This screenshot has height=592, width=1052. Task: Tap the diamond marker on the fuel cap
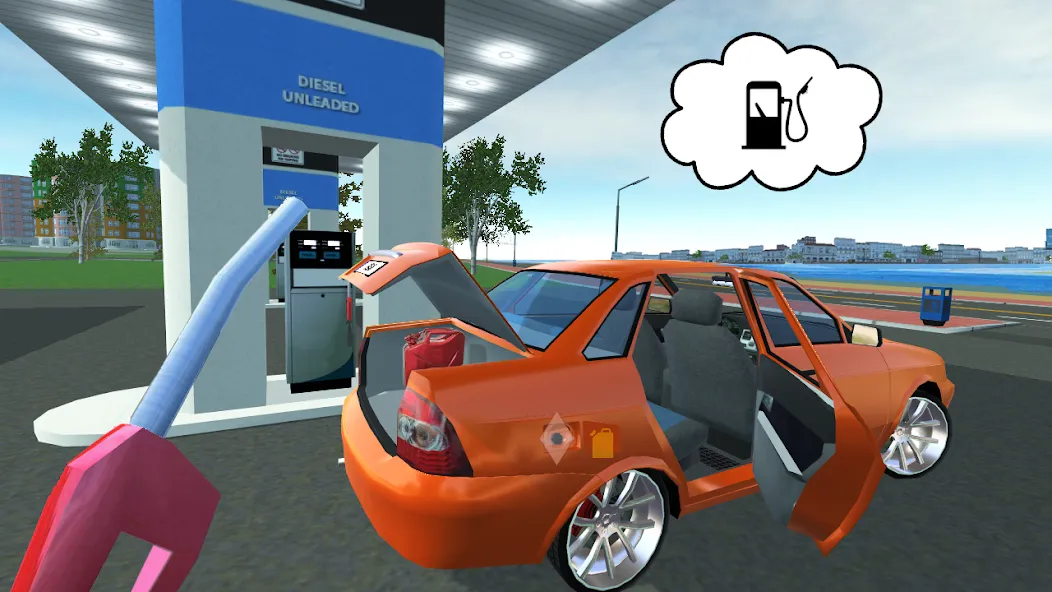(557, 437)
